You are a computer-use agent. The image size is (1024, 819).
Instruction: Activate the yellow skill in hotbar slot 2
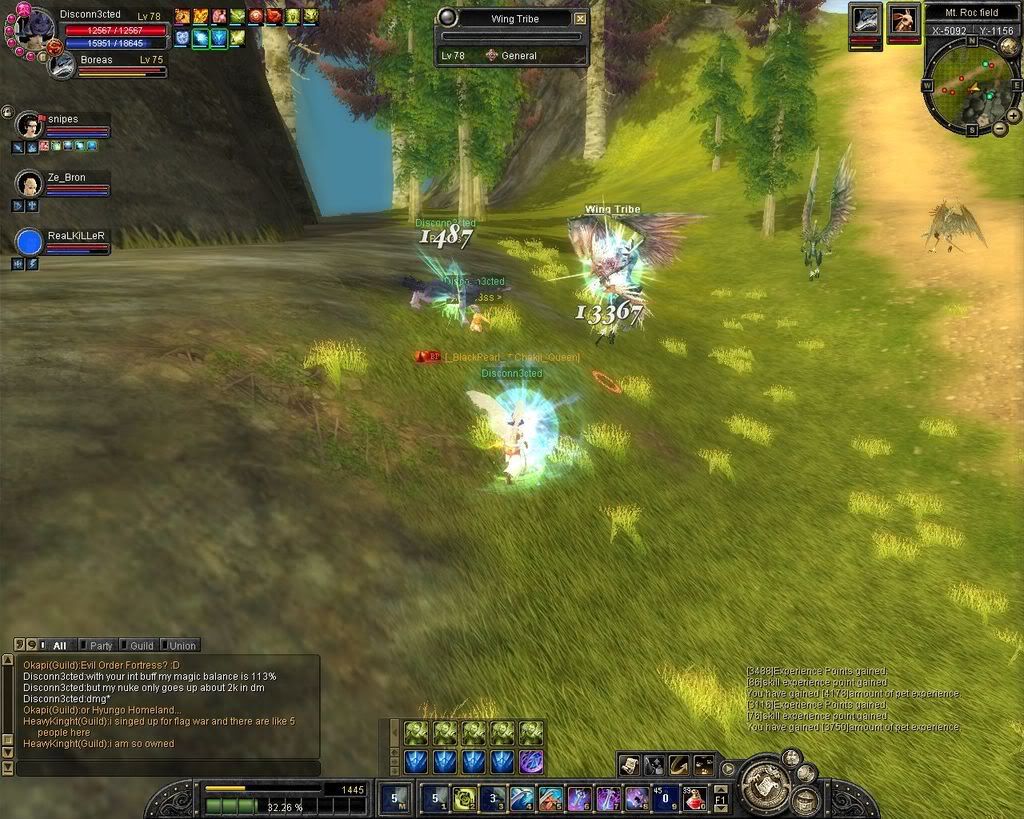coord(463,798)
